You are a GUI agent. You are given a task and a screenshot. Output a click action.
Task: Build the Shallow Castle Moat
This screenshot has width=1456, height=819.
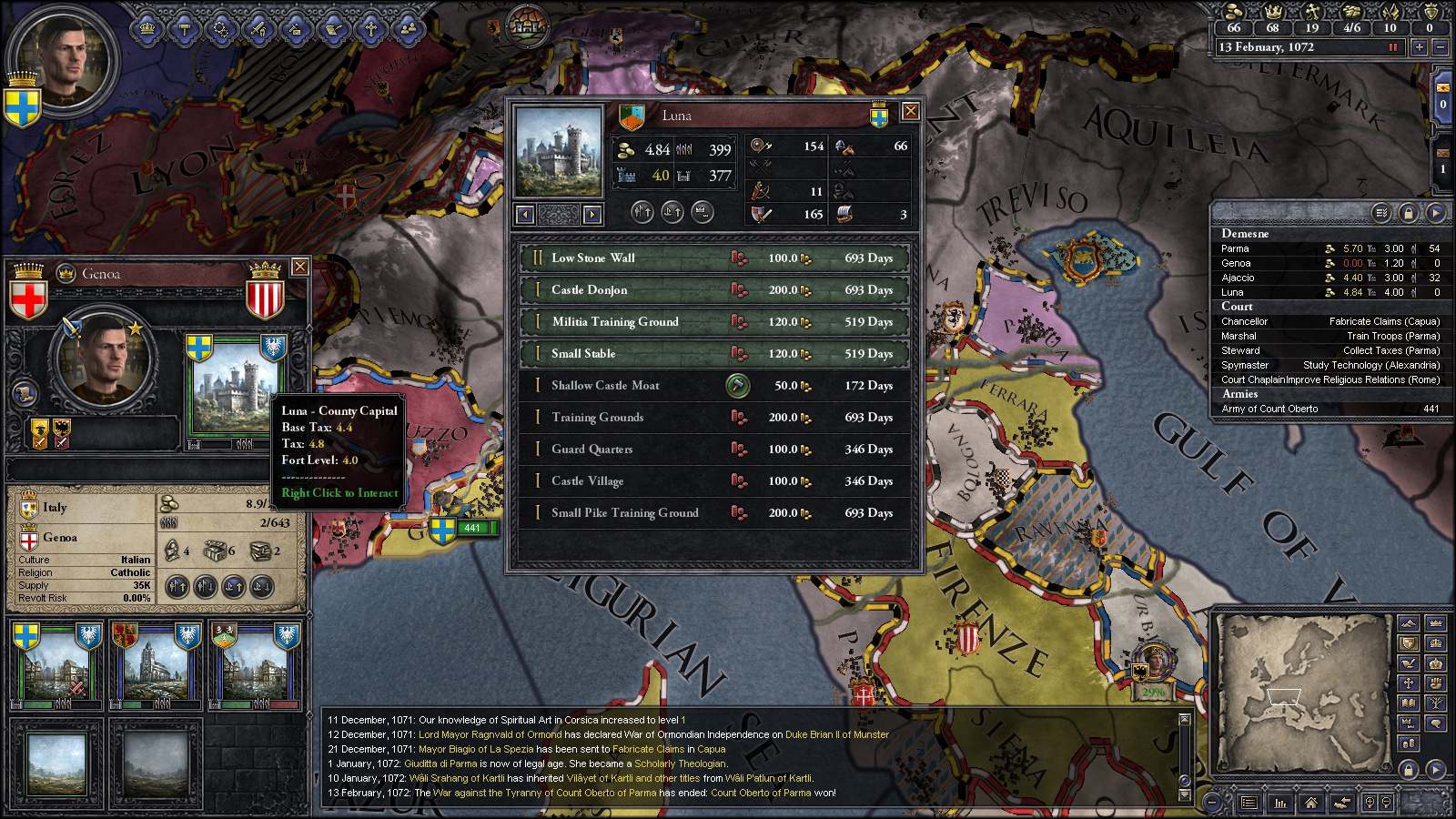point(738,386)
